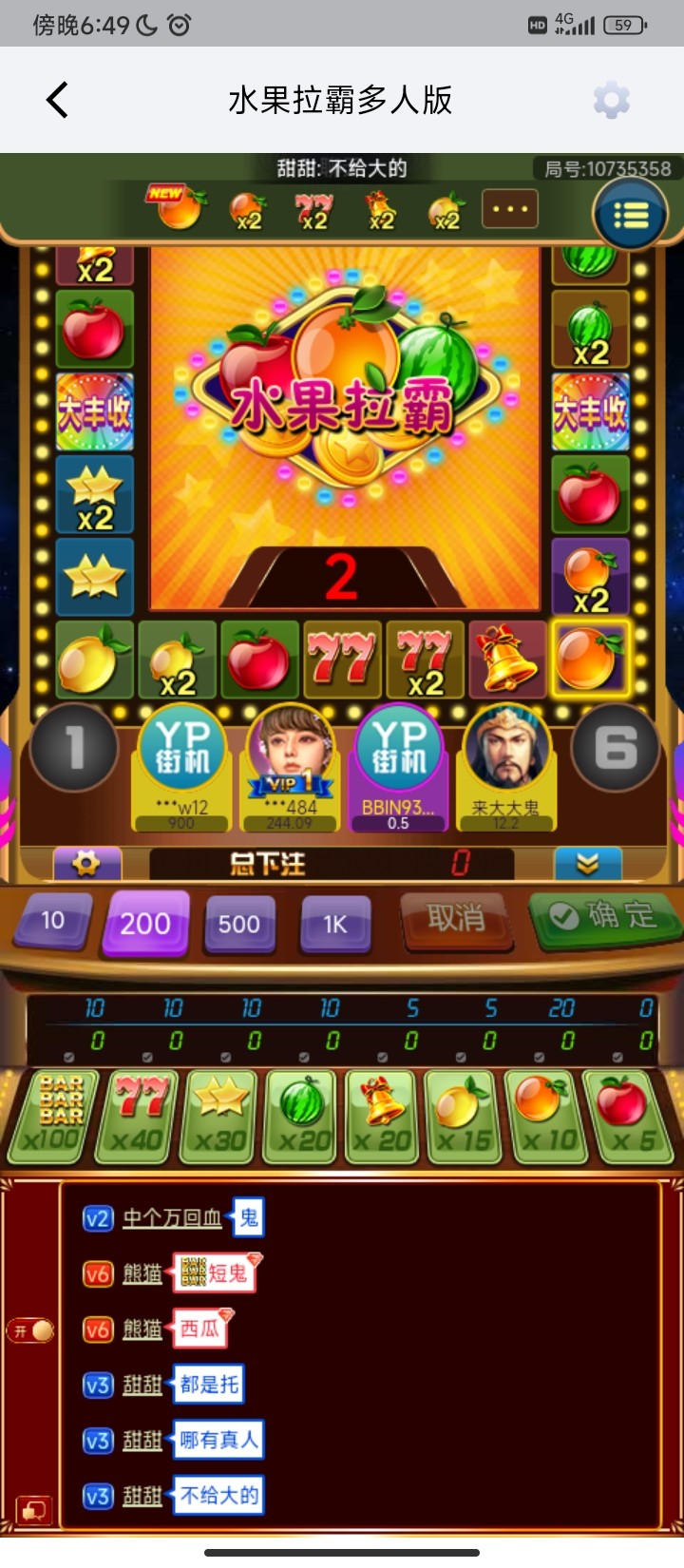Choose the 1K chip
Screen dimensions: 684x1568
[x=334, y=924]
